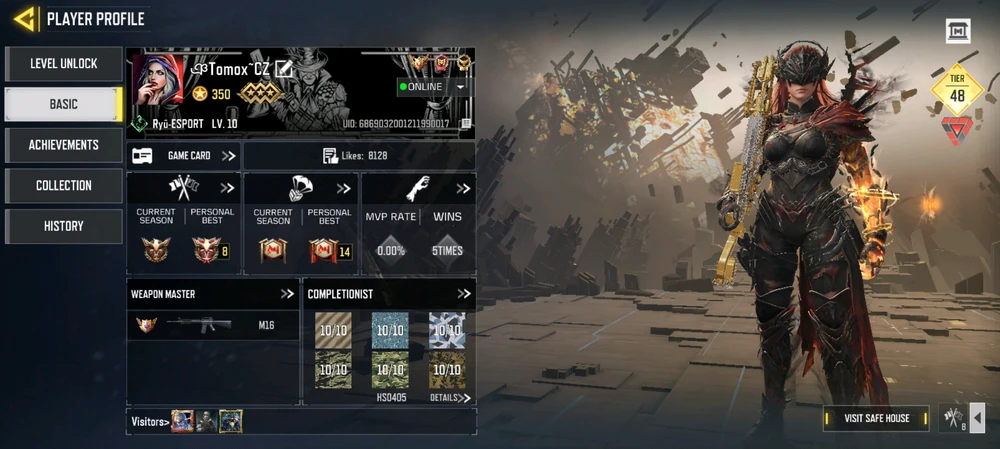Click the Likes counter button
This screenshot has height=449, width=1000.
pyautogui.click(x=356, y=156)
